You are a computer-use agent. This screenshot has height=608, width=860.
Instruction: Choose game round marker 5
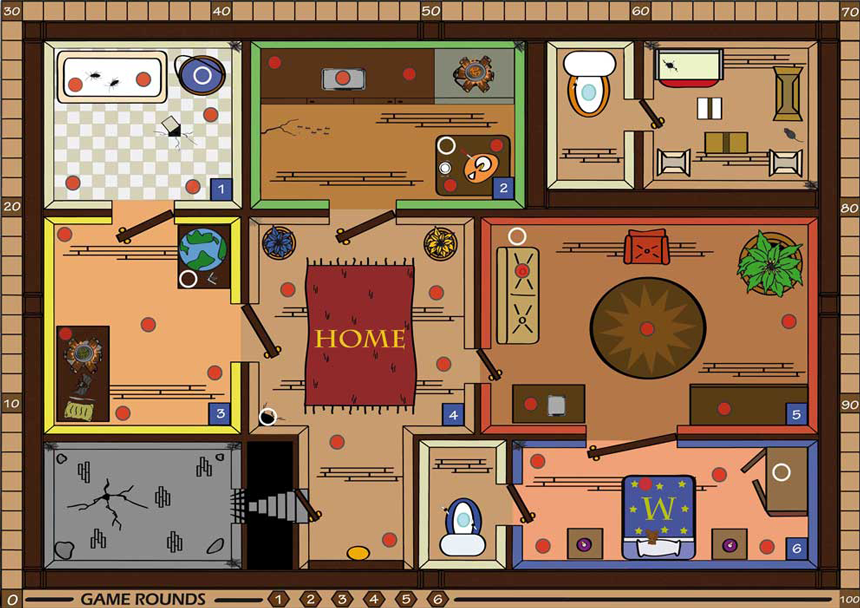click(x=405, y=599)
